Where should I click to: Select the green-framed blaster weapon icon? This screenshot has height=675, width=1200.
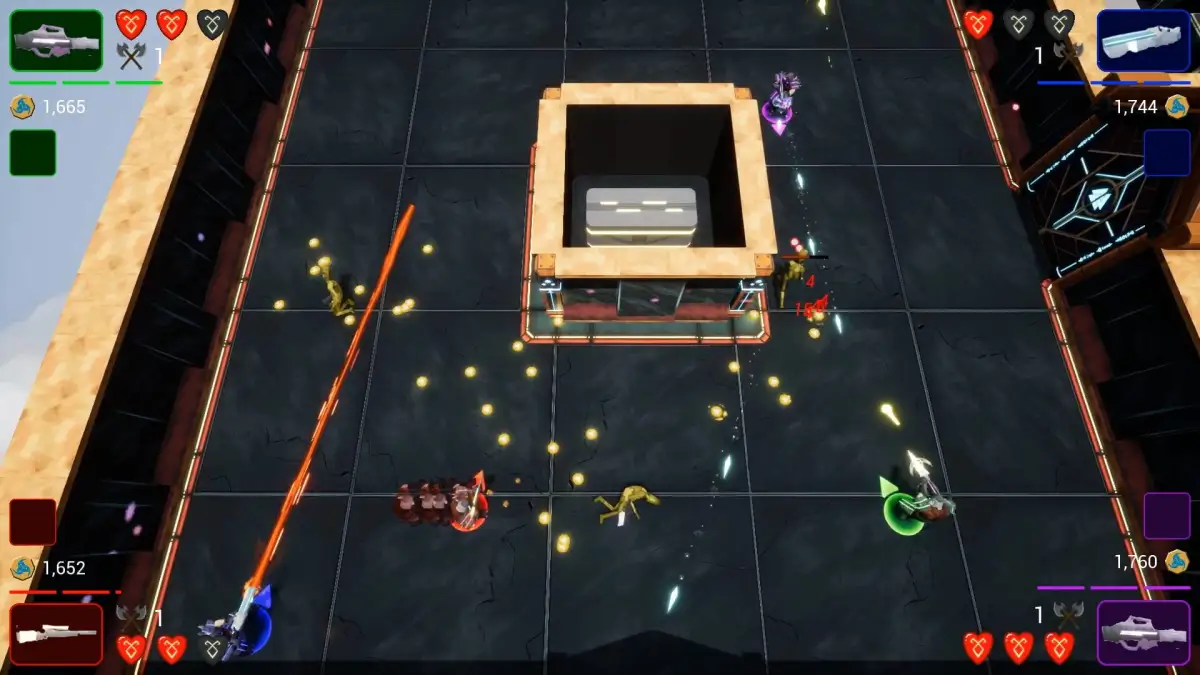pos(56,40)
